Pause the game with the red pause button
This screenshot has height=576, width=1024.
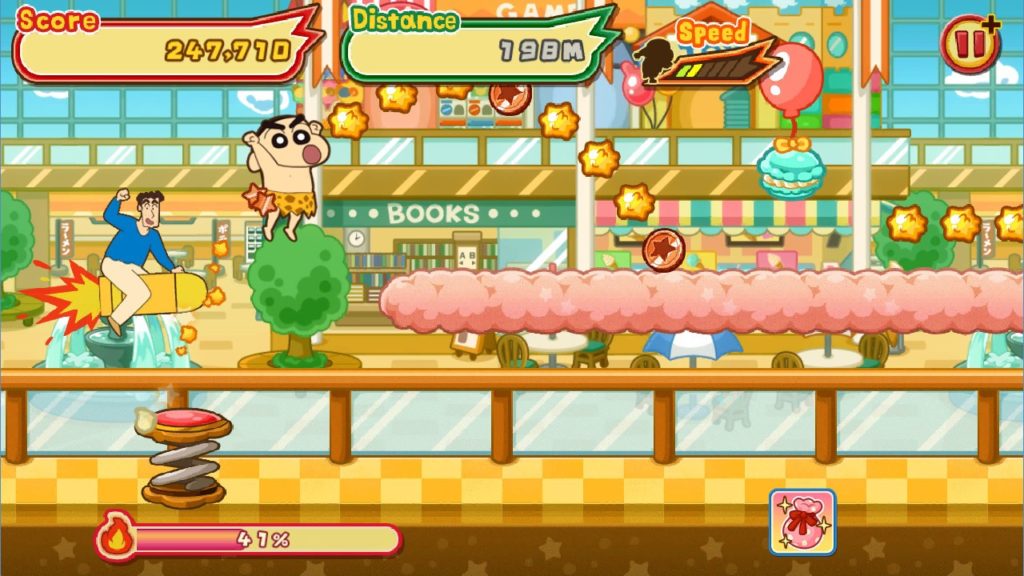click(968, 45)
